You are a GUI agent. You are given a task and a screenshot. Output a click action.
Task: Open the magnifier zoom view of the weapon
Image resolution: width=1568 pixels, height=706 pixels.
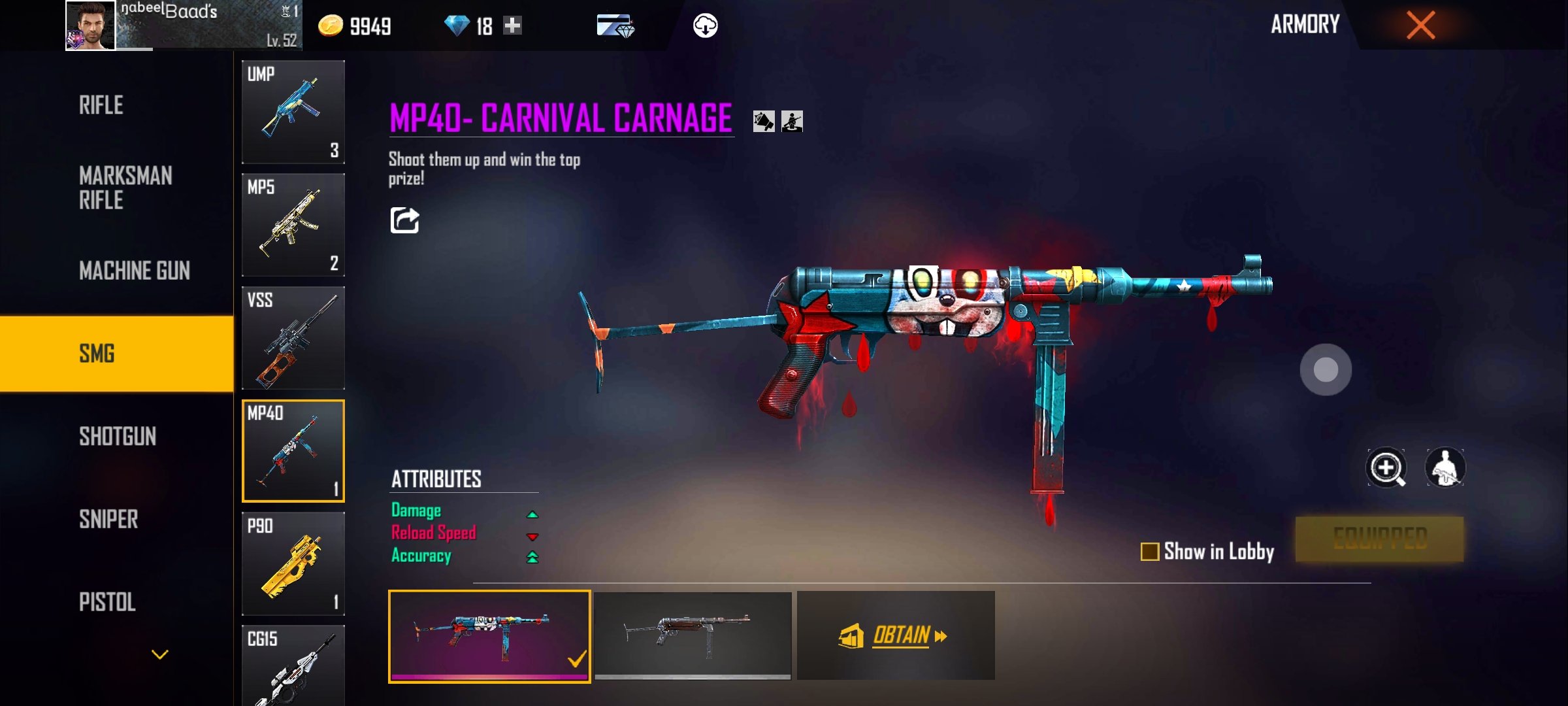(x=1386, y=468)
